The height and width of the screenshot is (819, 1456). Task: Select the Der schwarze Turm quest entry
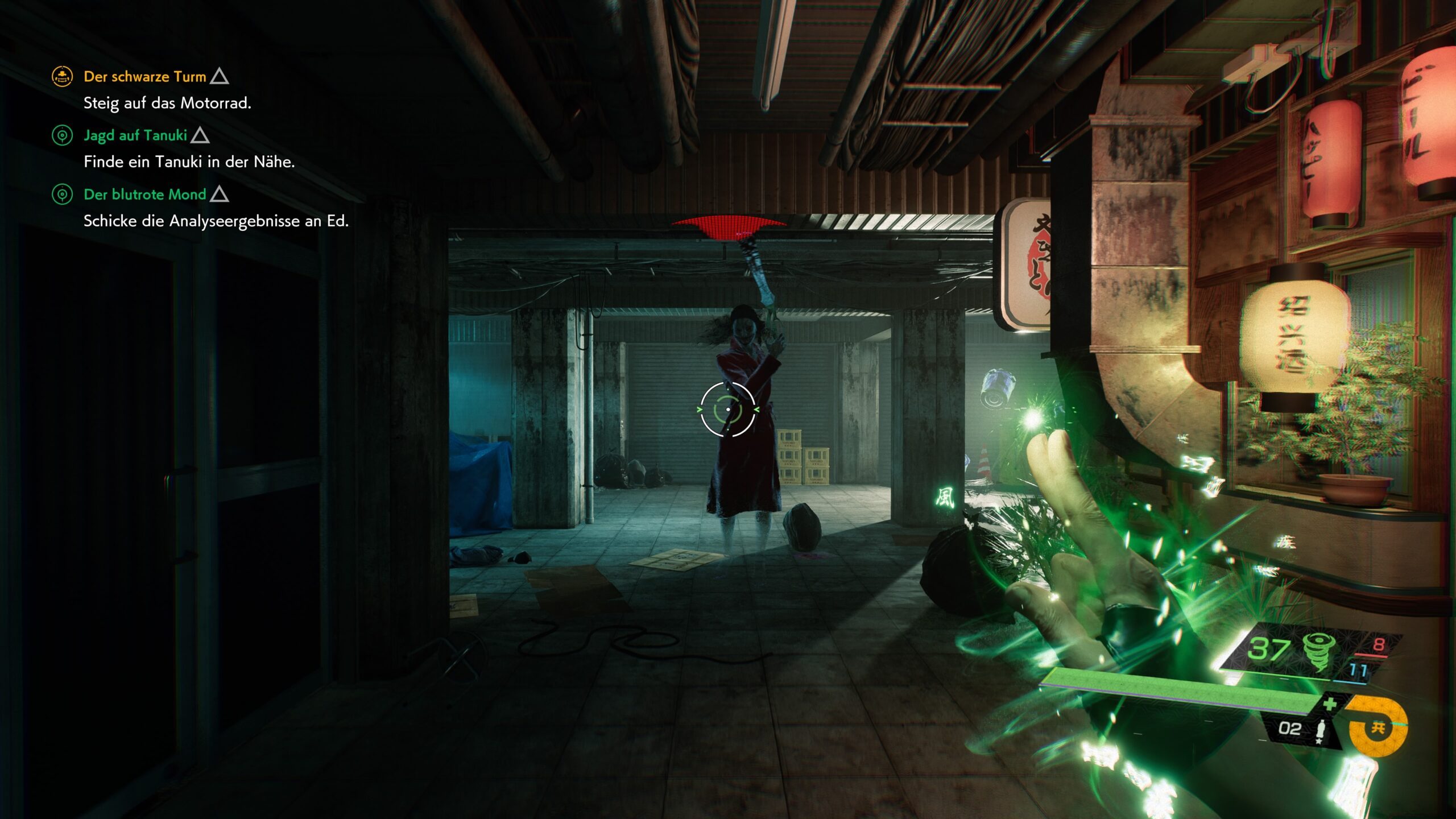[x=144, y=77]
